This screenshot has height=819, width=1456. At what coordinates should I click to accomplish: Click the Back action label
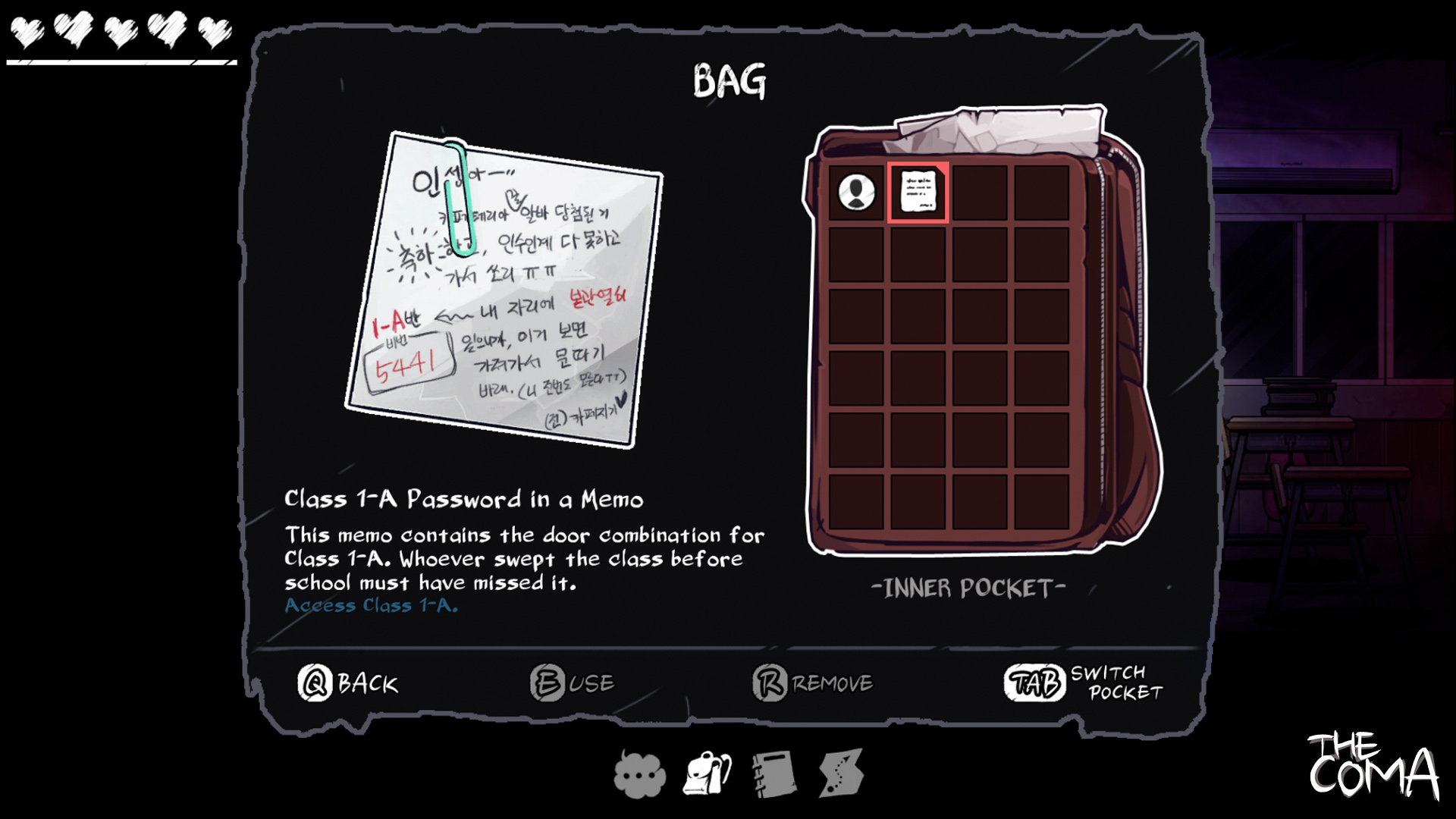[366, 683]
